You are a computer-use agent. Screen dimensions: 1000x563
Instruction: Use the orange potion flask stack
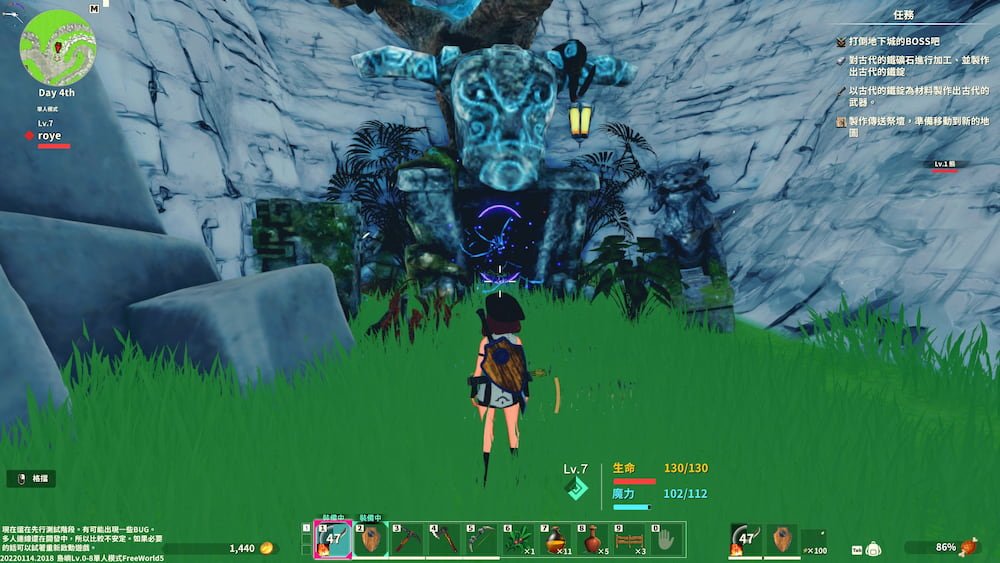(x=557, y=541)
